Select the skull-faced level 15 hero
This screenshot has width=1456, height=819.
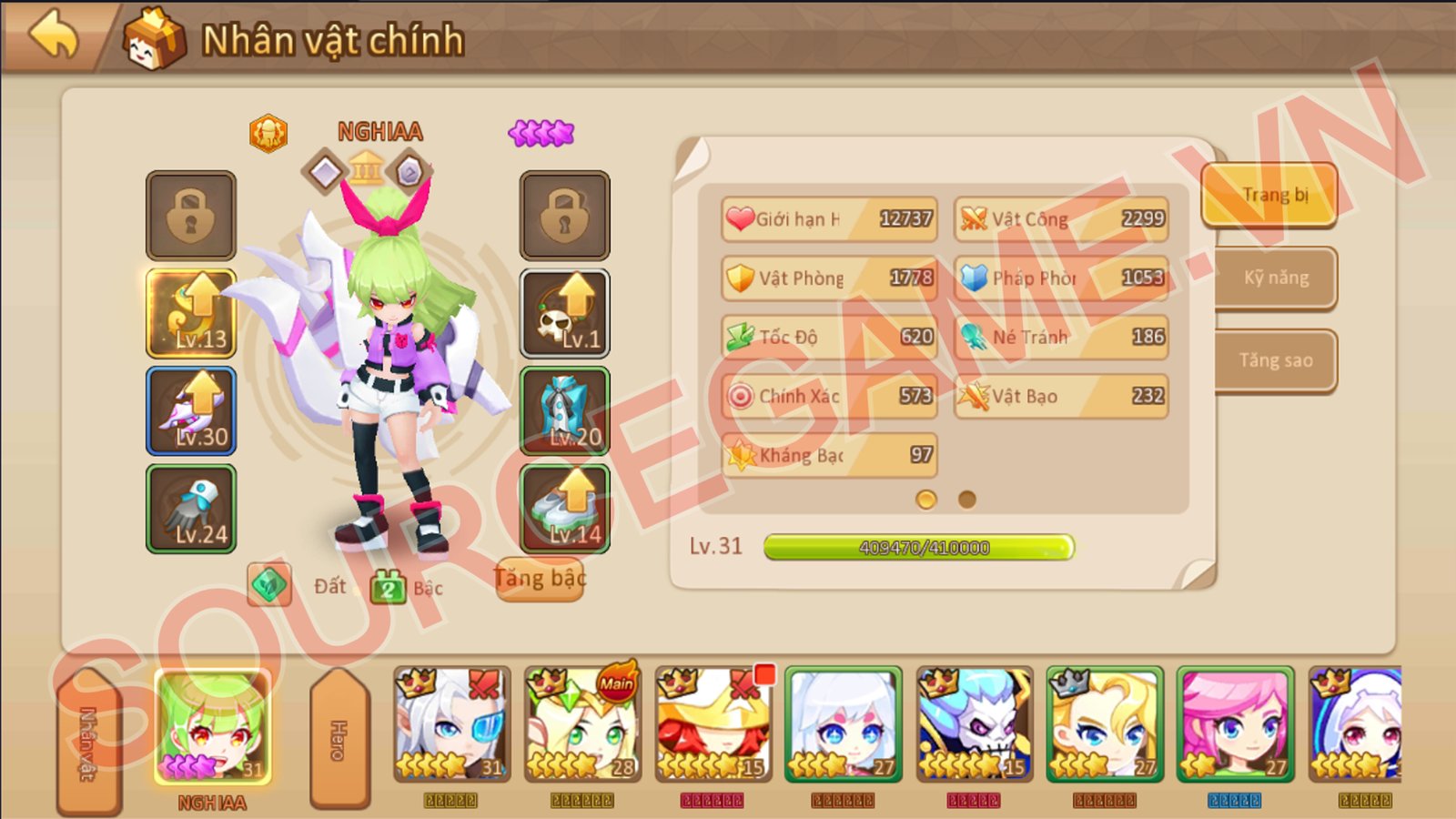click(x=974, y=724)
